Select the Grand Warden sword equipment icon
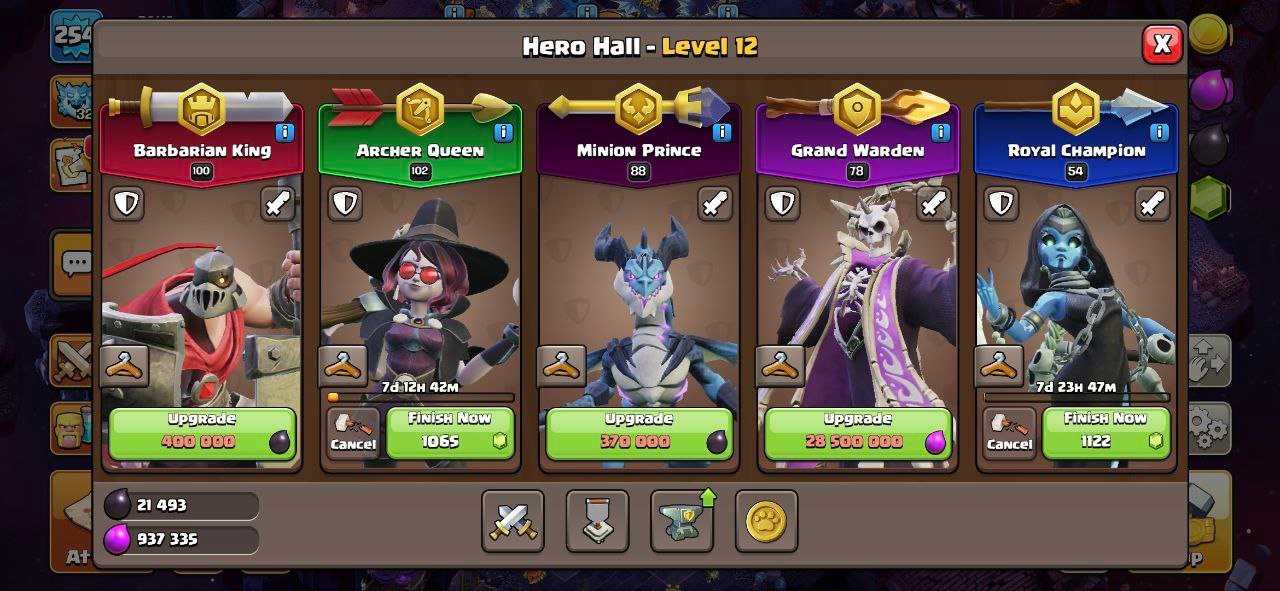Screen dimensions: 1280x591 click(933, 204)
